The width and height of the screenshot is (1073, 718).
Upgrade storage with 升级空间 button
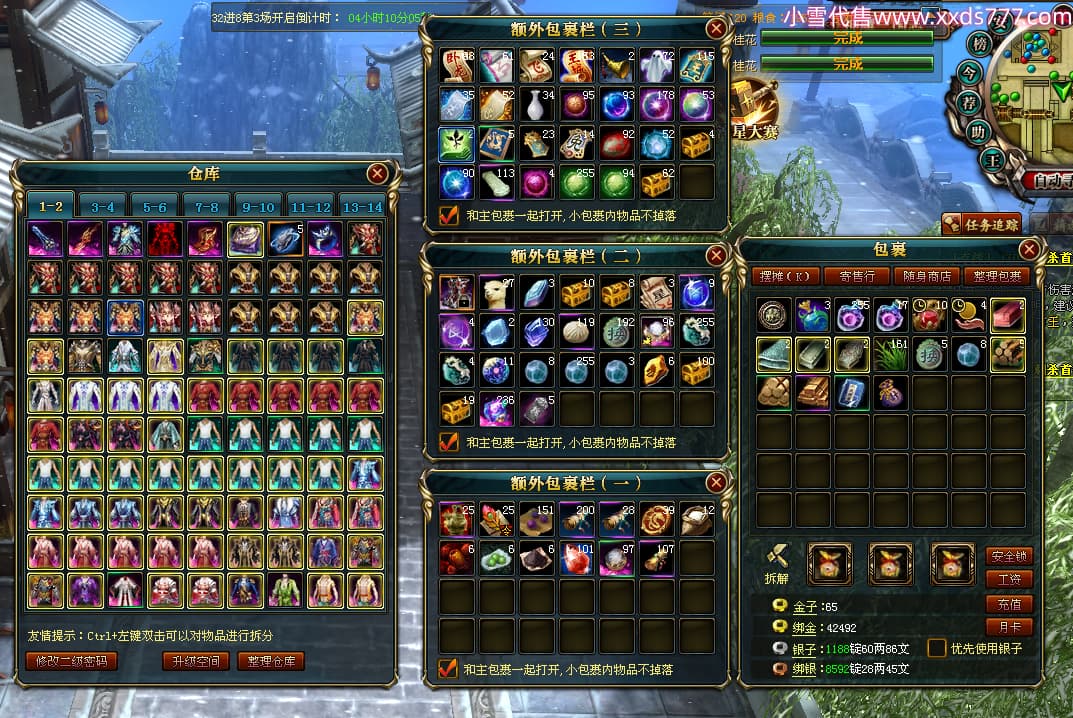coord(196,661)
